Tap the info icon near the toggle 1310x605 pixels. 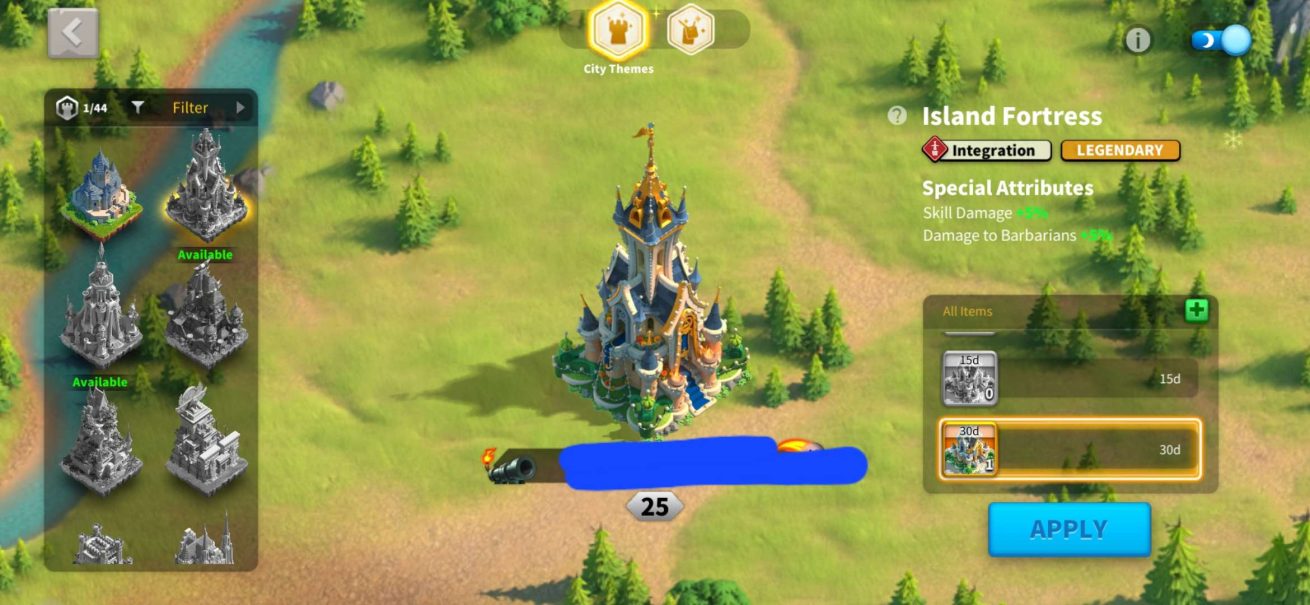point(1138,40)
